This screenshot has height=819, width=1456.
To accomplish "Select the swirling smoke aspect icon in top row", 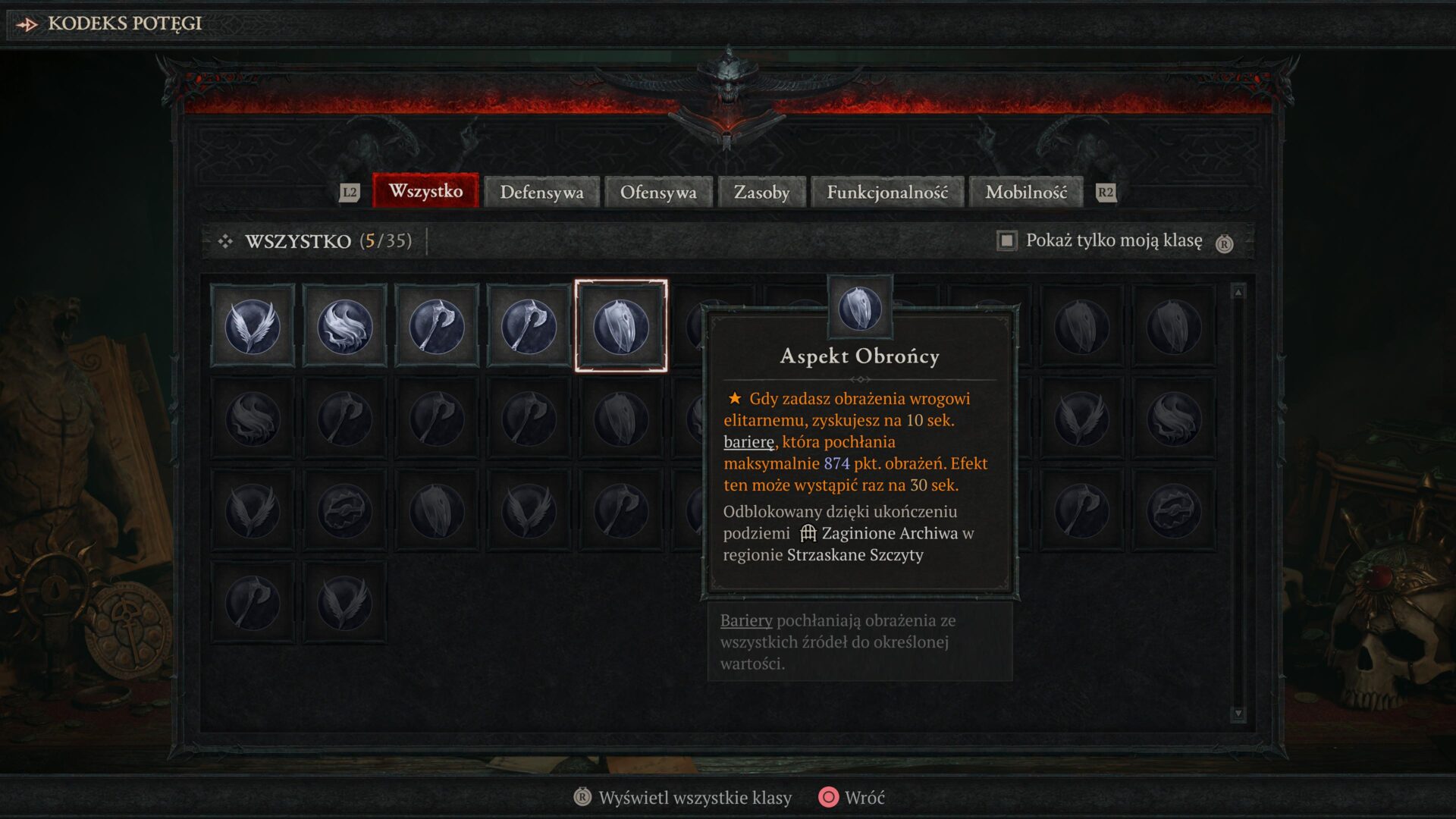I will point(344,326).
